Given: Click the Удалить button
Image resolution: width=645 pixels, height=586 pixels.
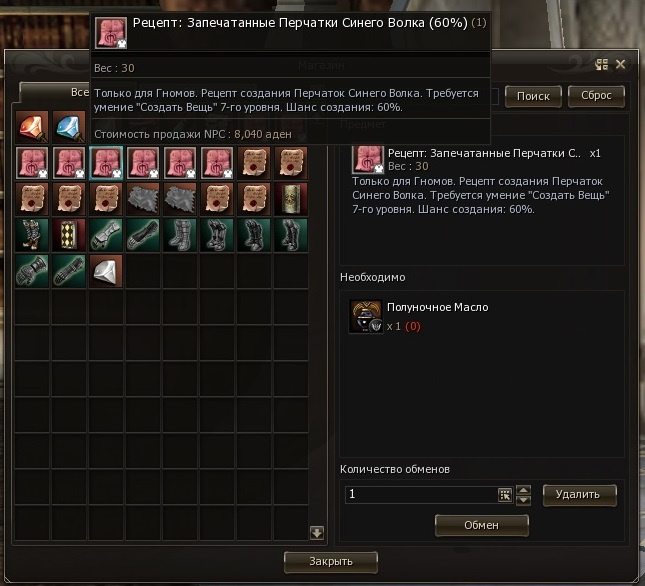Looking at the screenshot, I should 579,494.
